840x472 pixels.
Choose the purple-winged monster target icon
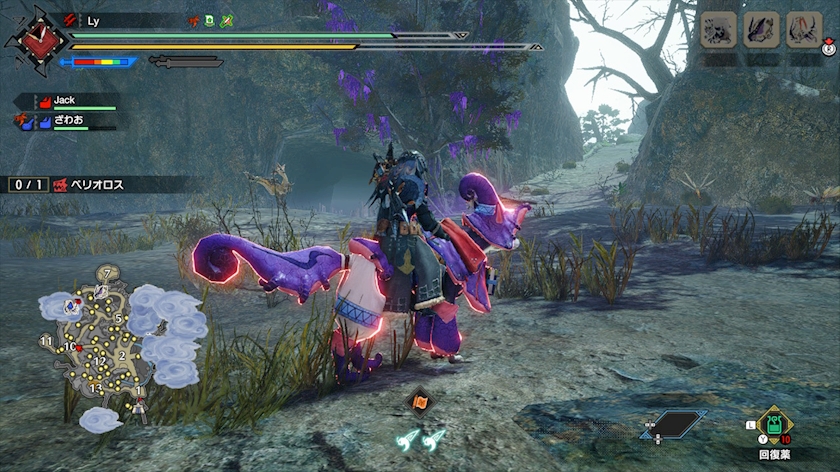click(x=761, y=30)
